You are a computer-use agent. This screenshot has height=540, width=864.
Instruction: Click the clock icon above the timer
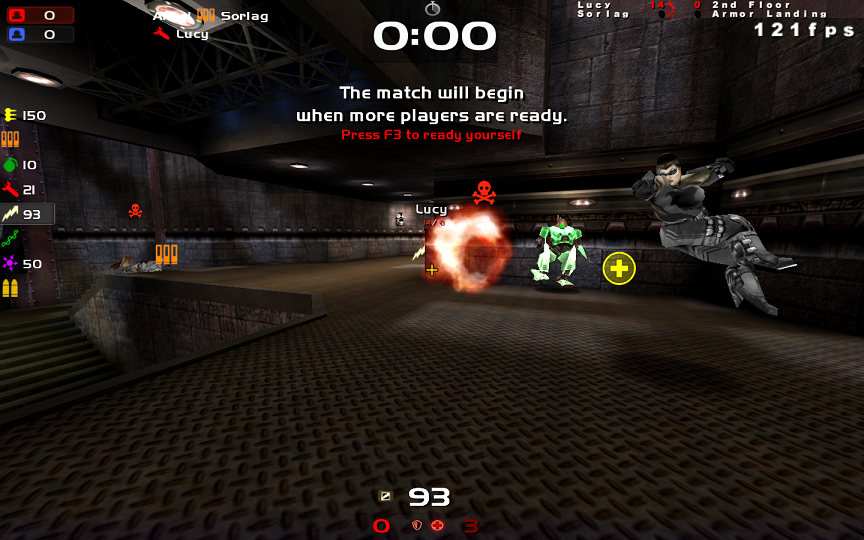pos(432,8)
